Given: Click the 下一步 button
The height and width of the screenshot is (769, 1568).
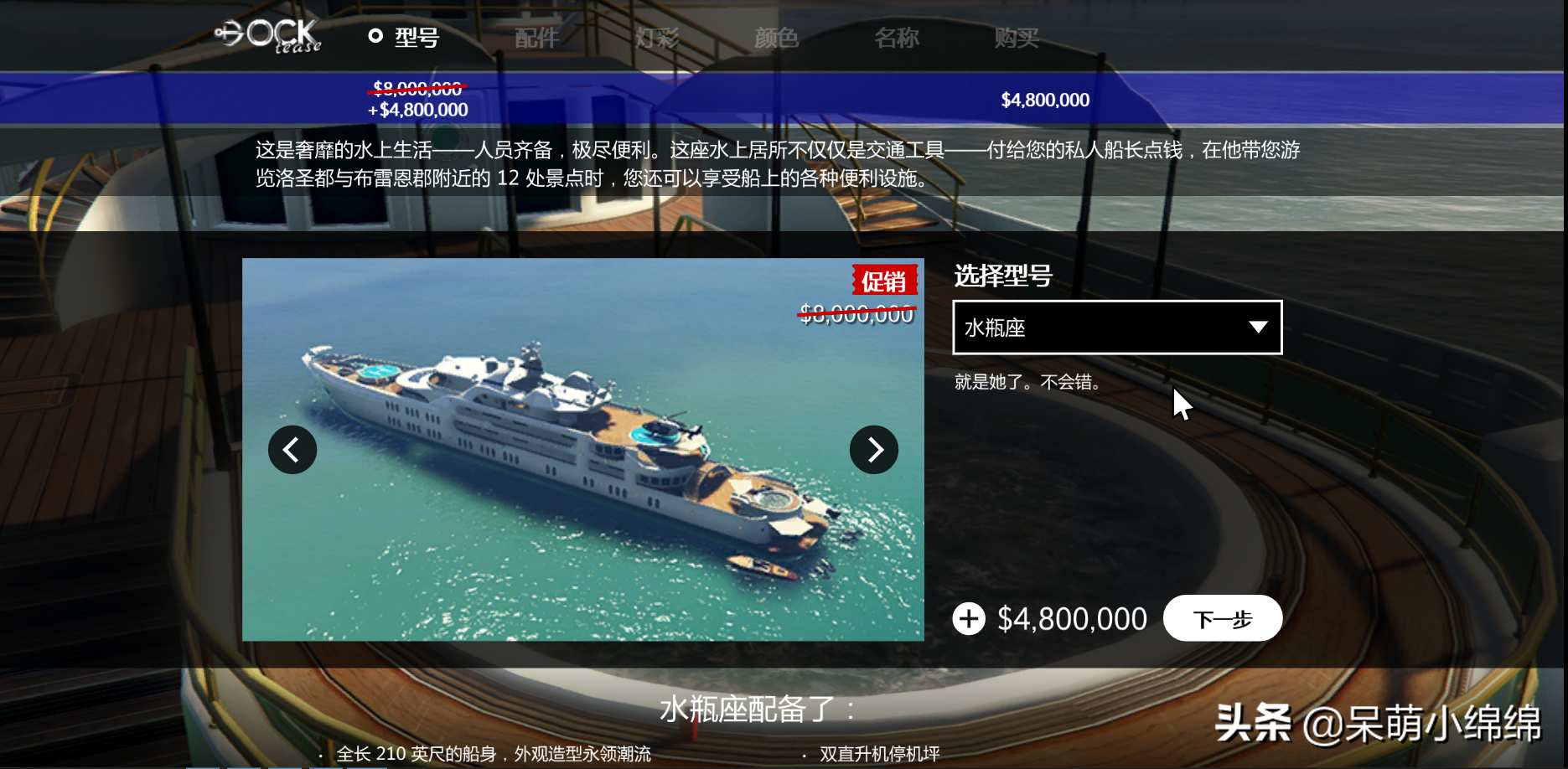Looking at the screenshot, I should coord(1222,618).
